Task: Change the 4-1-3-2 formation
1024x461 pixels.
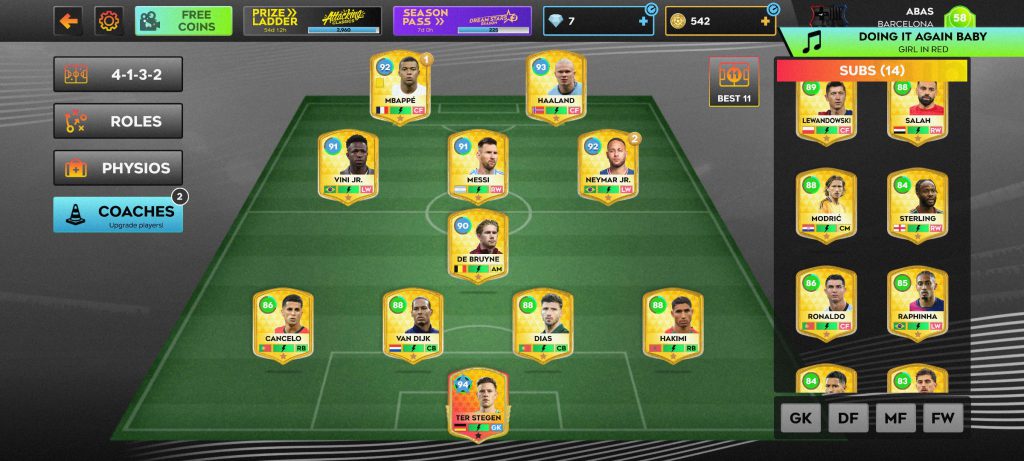Action: coord(118,75)
